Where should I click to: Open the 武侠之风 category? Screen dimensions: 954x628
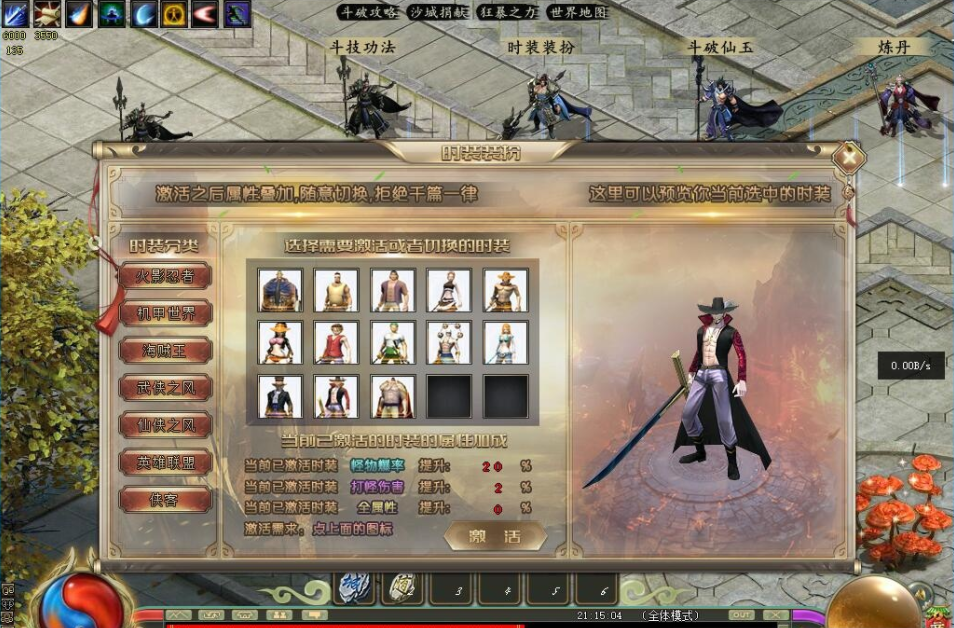click(x=165, y=387)
